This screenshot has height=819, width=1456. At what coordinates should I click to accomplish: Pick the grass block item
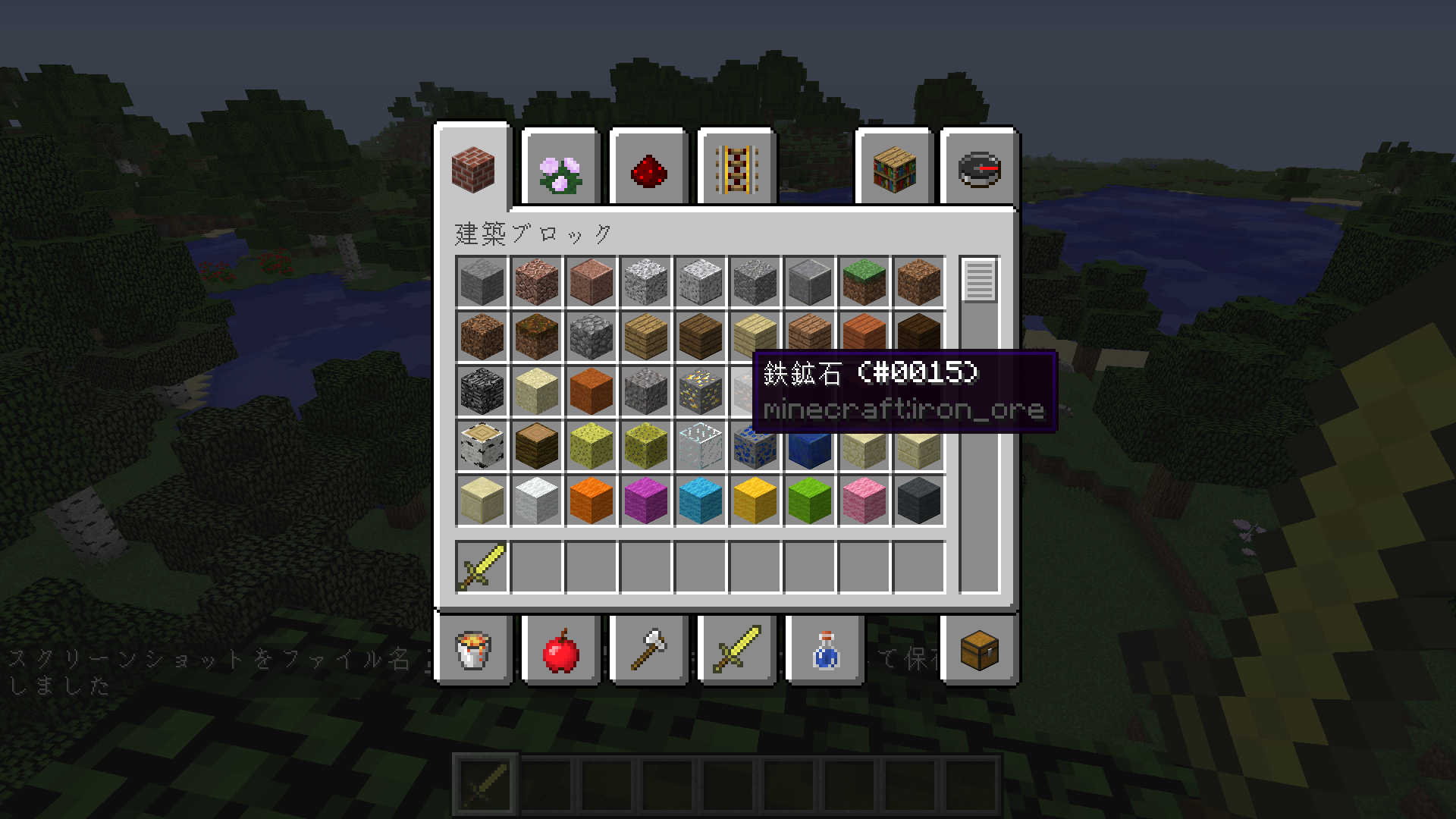pos(864,281)
